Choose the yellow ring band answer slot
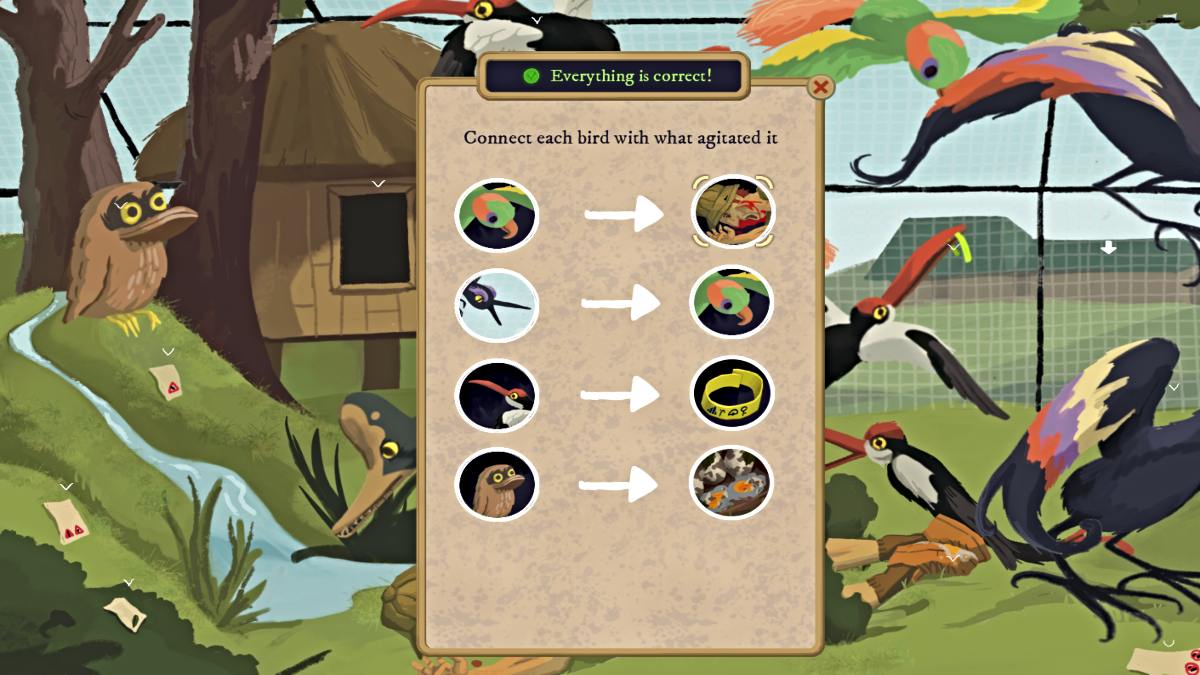Screen dimensions: 1200x675 point(732,393)
